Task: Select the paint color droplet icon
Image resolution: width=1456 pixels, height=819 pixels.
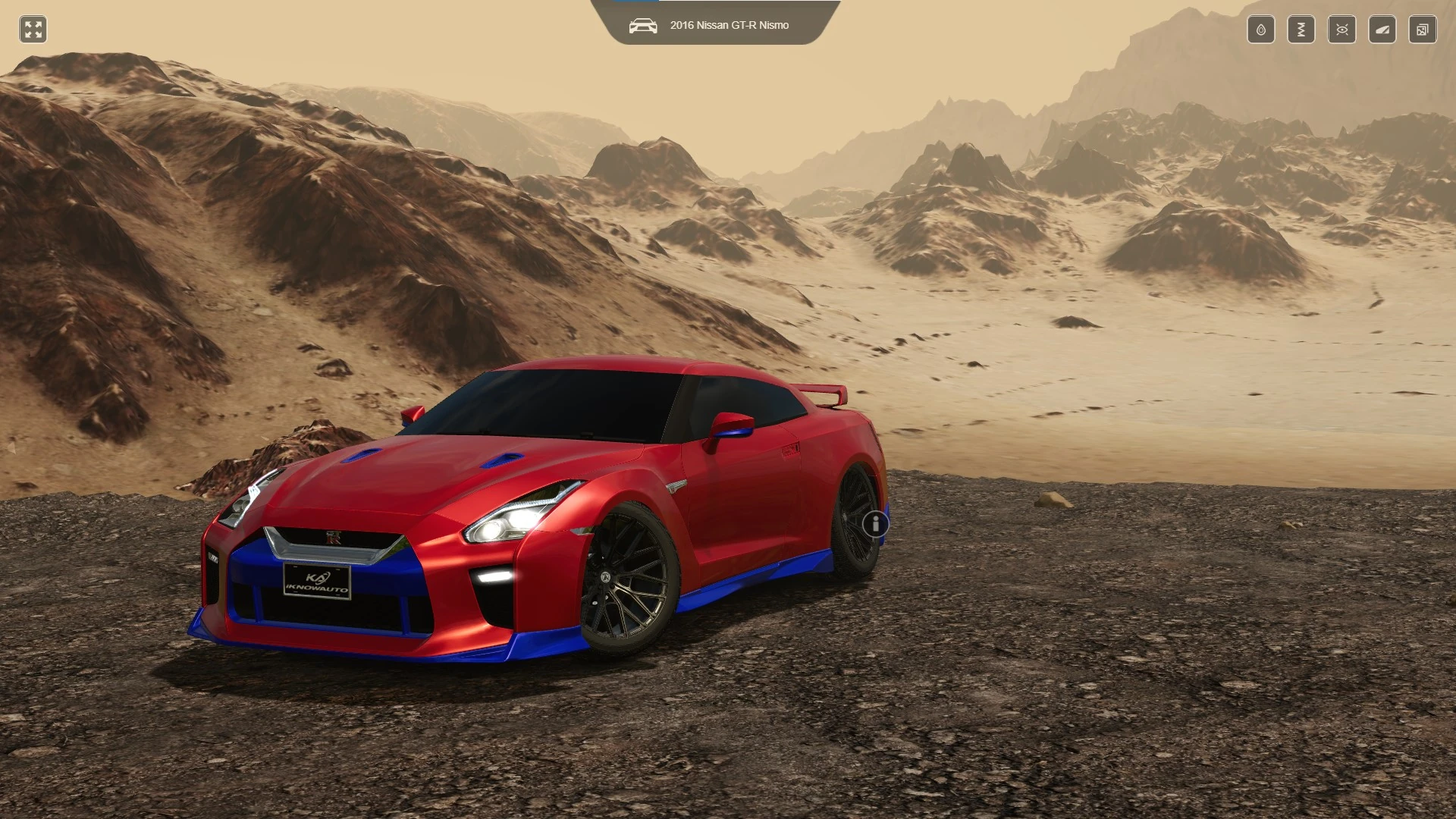Action: (1260, 30)
